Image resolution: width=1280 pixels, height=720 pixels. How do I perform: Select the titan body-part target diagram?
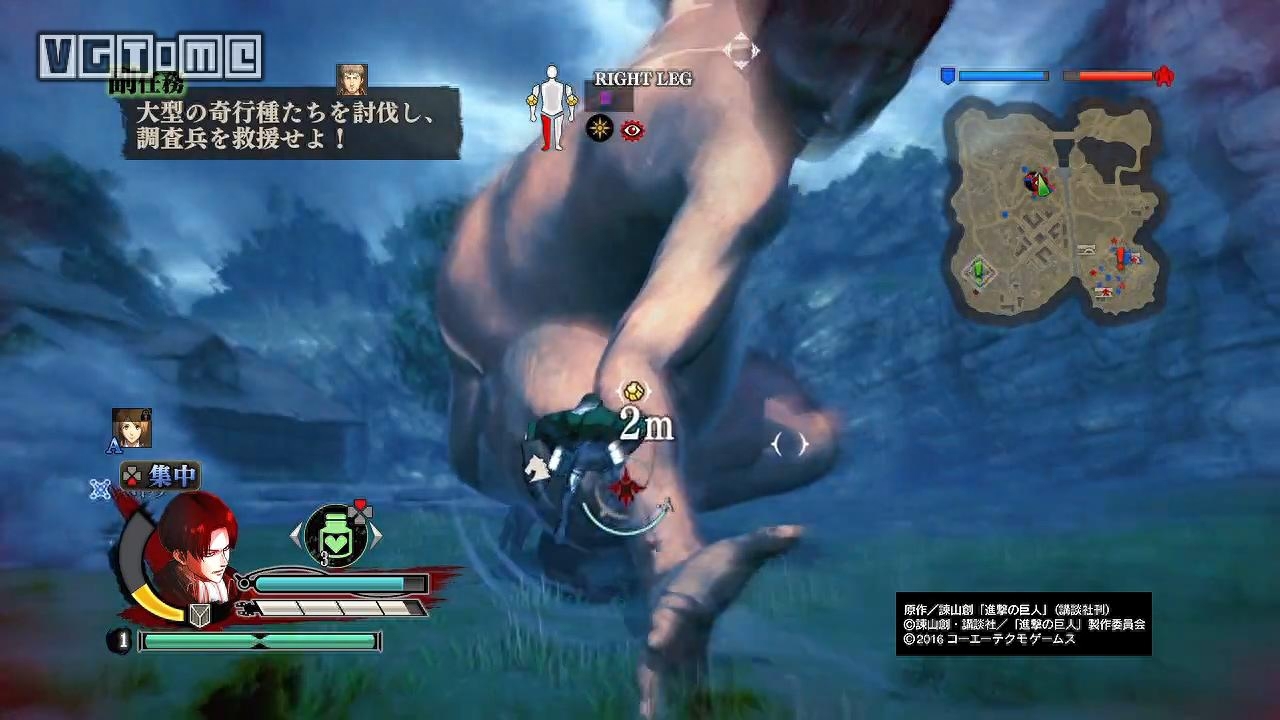pos(551,107)
